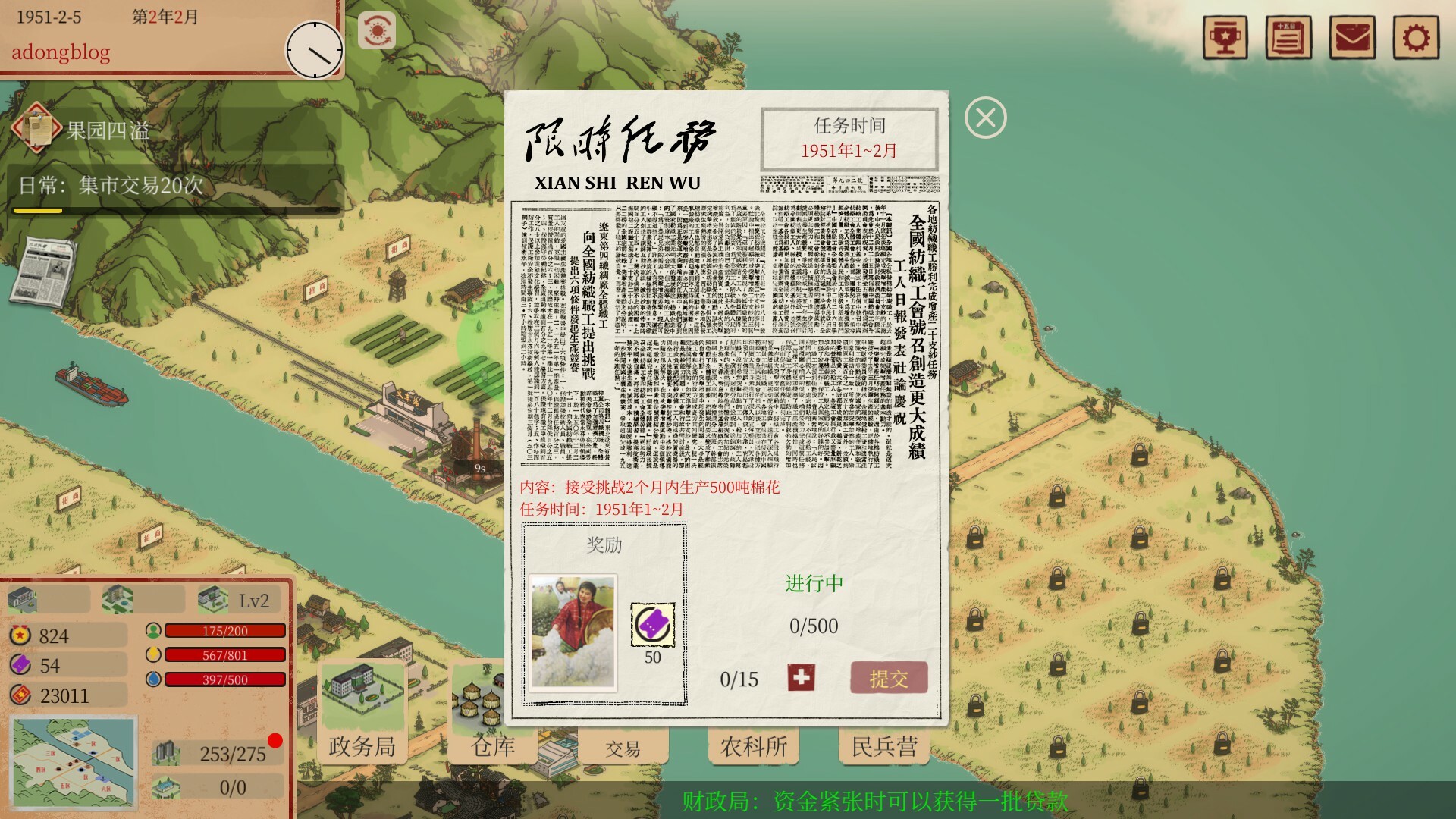
Task: Click the green population icon
Action: coord(154,630)
